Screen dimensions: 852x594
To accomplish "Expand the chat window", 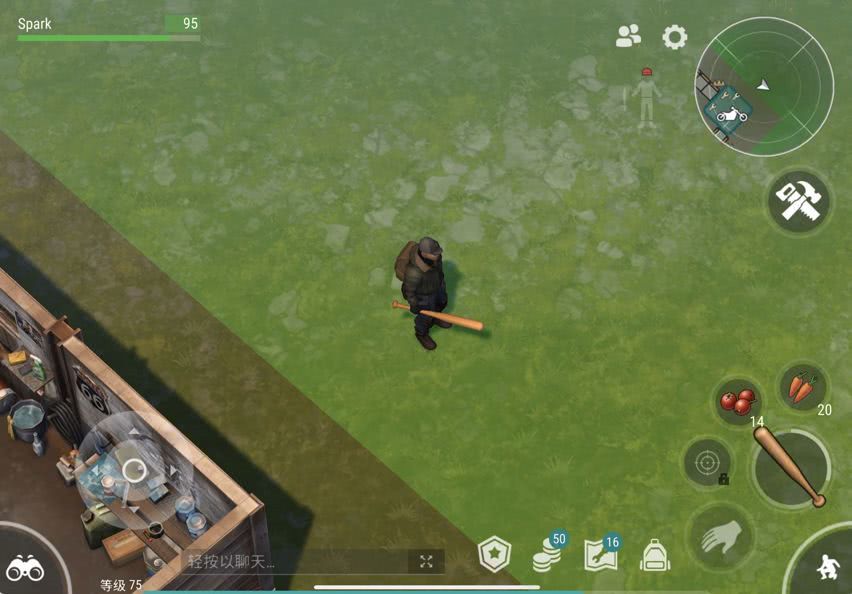I will click(426, 561).
